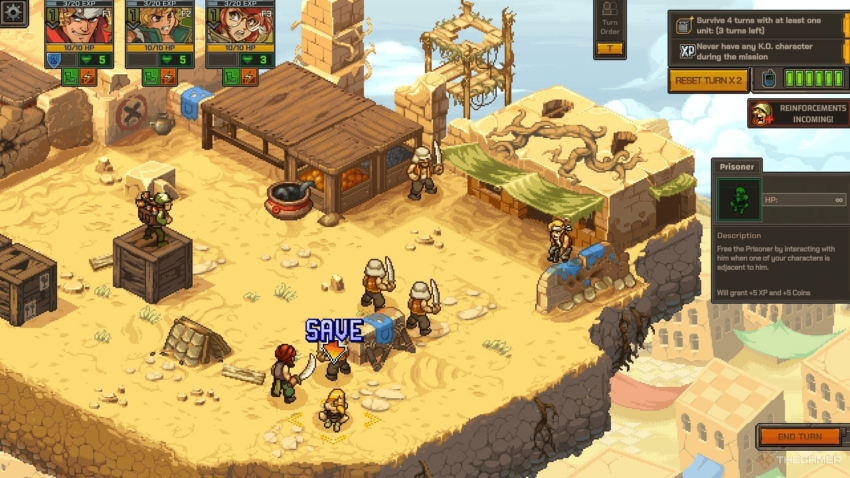Viewport: 850px width, 478px height.
Task: Select the F1 white-bandana character portrait
Action: [x=76, y=25]
